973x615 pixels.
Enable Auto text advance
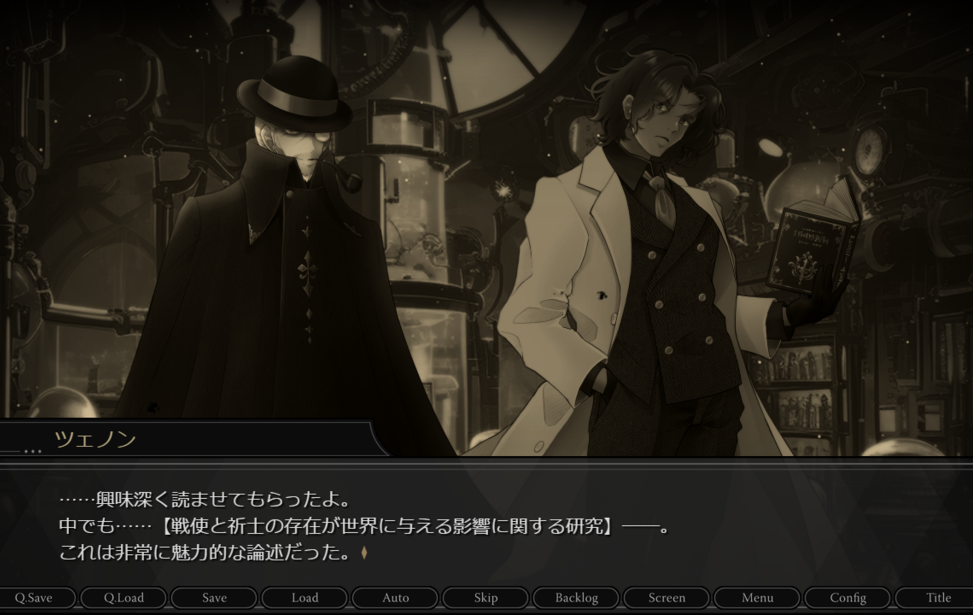point(395,598)
